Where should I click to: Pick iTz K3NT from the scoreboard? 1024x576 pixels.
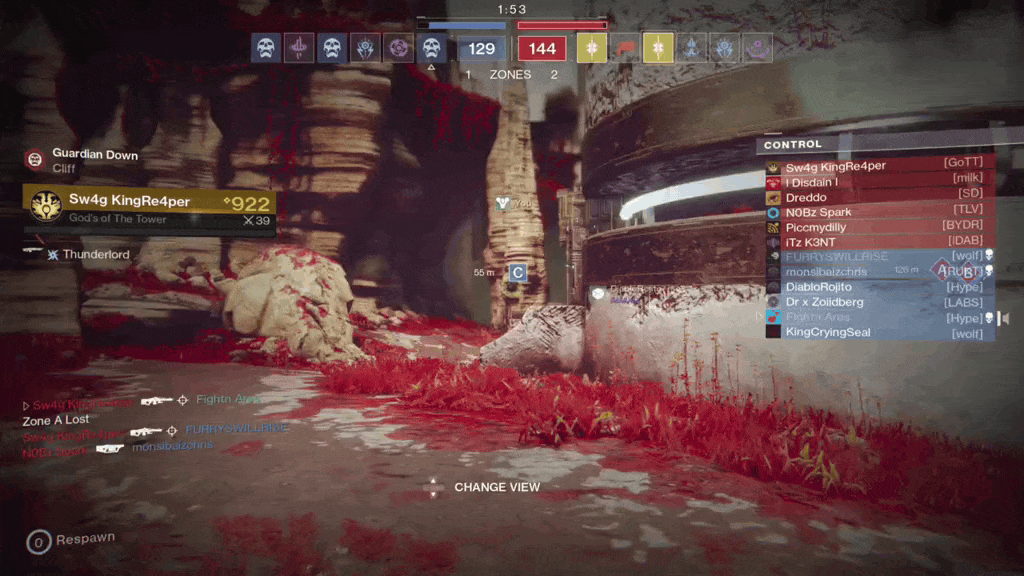(x=880, y=242)
